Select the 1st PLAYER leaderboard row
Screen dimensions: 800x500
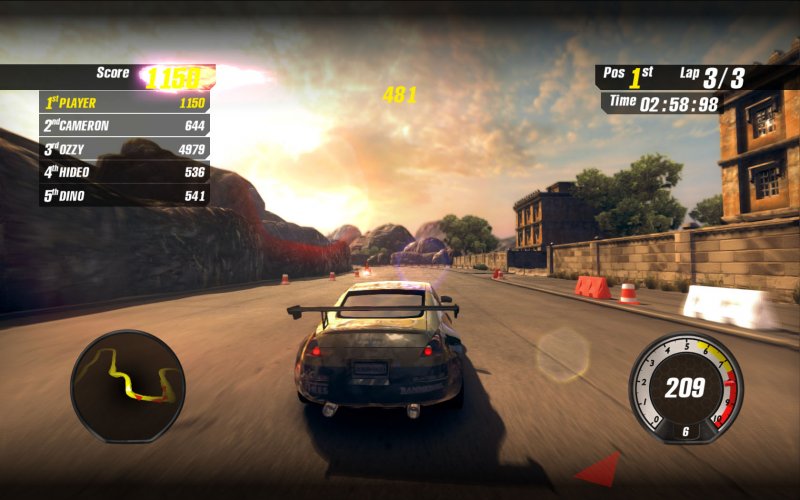pyautogui.click(x=124, y=102)
